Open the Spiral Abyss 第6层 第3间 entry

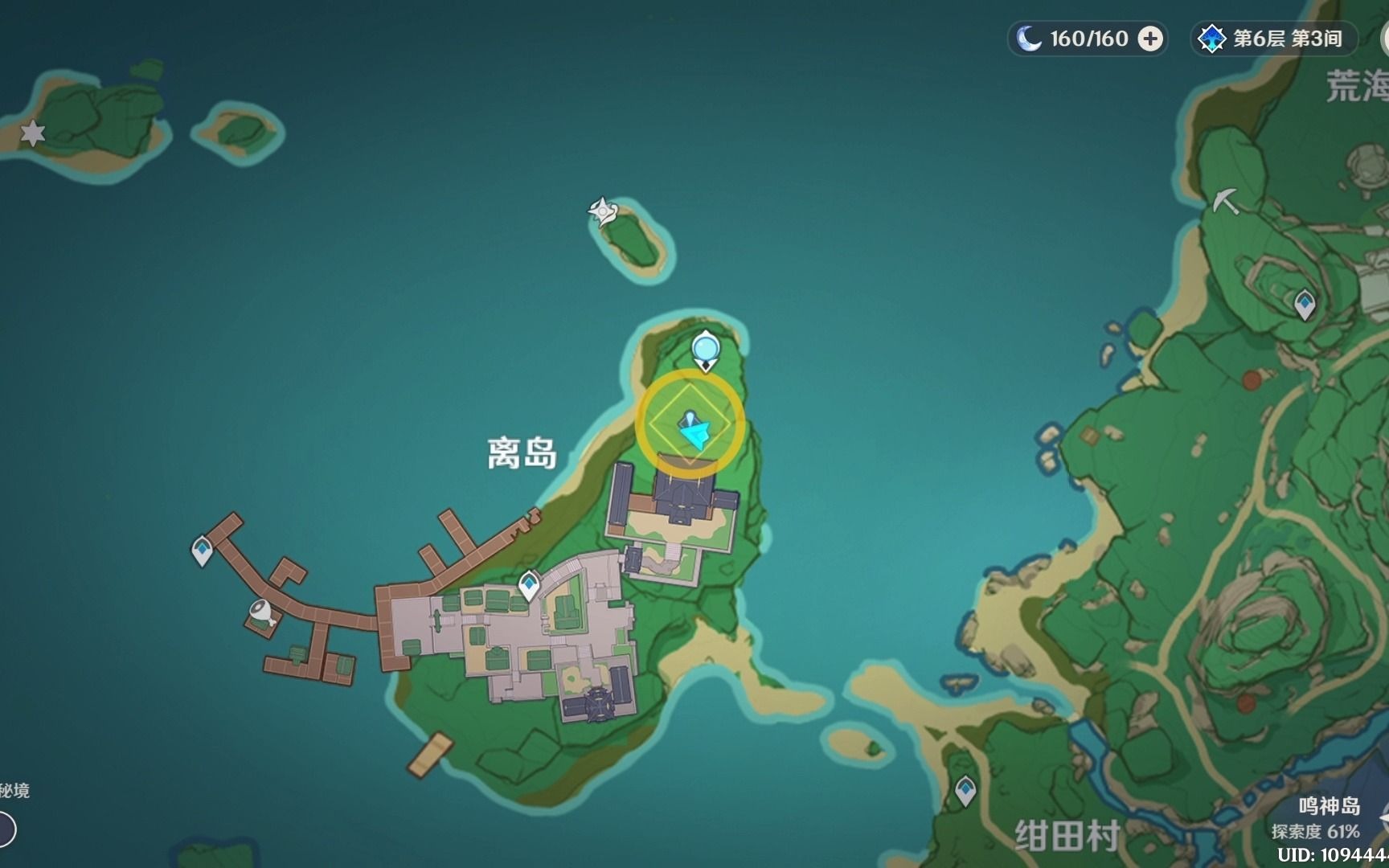(1268, 38)
